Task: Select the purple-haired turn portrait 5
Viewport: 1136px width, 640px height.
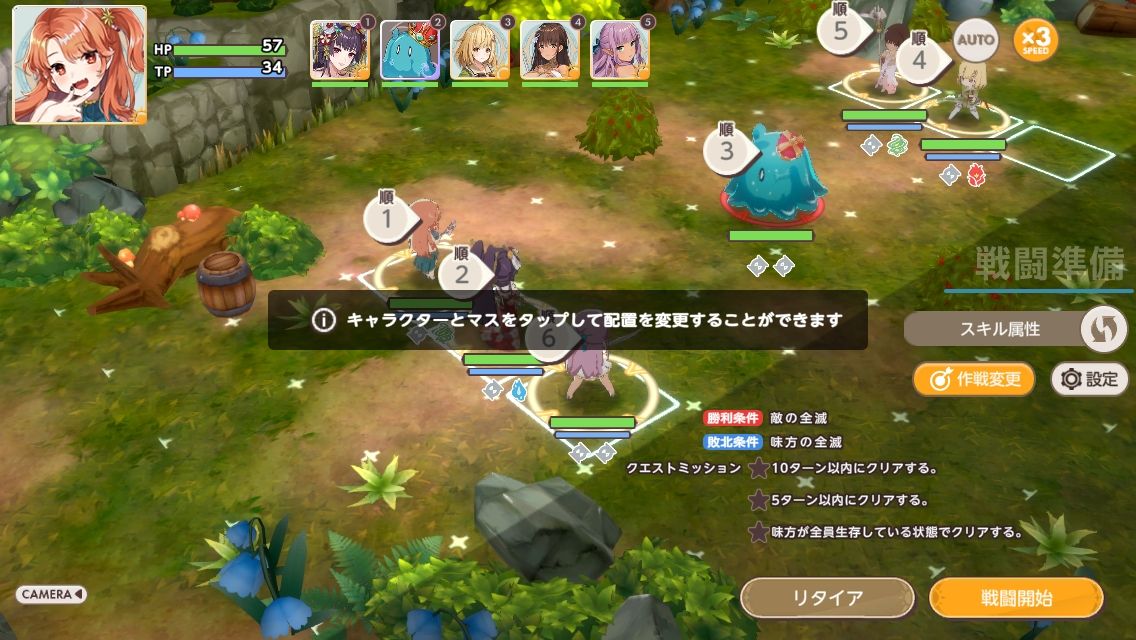Action: coord(620,50)
